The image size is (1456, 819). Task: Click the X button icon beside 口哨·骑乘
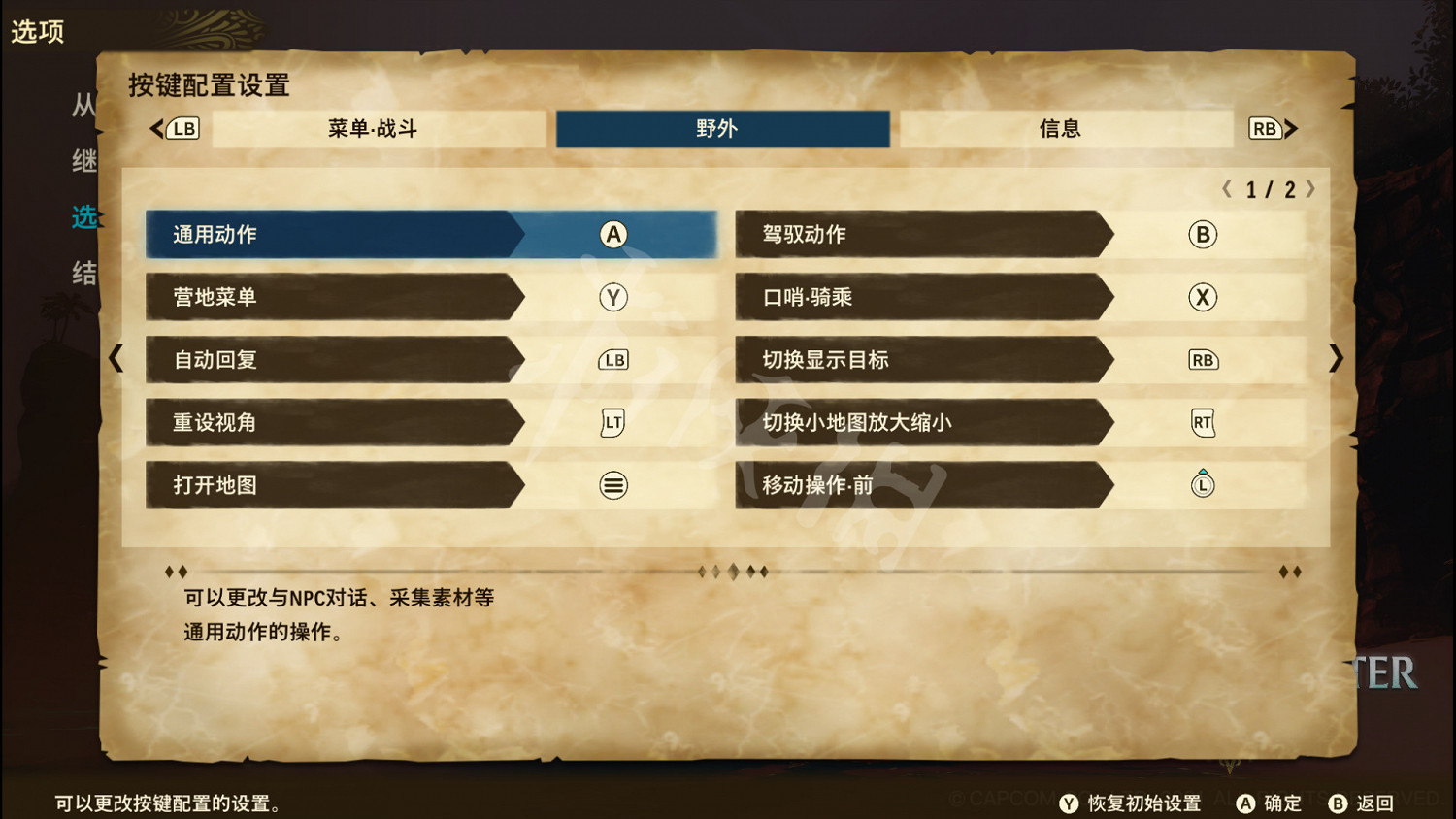[x=1202, y=297]
